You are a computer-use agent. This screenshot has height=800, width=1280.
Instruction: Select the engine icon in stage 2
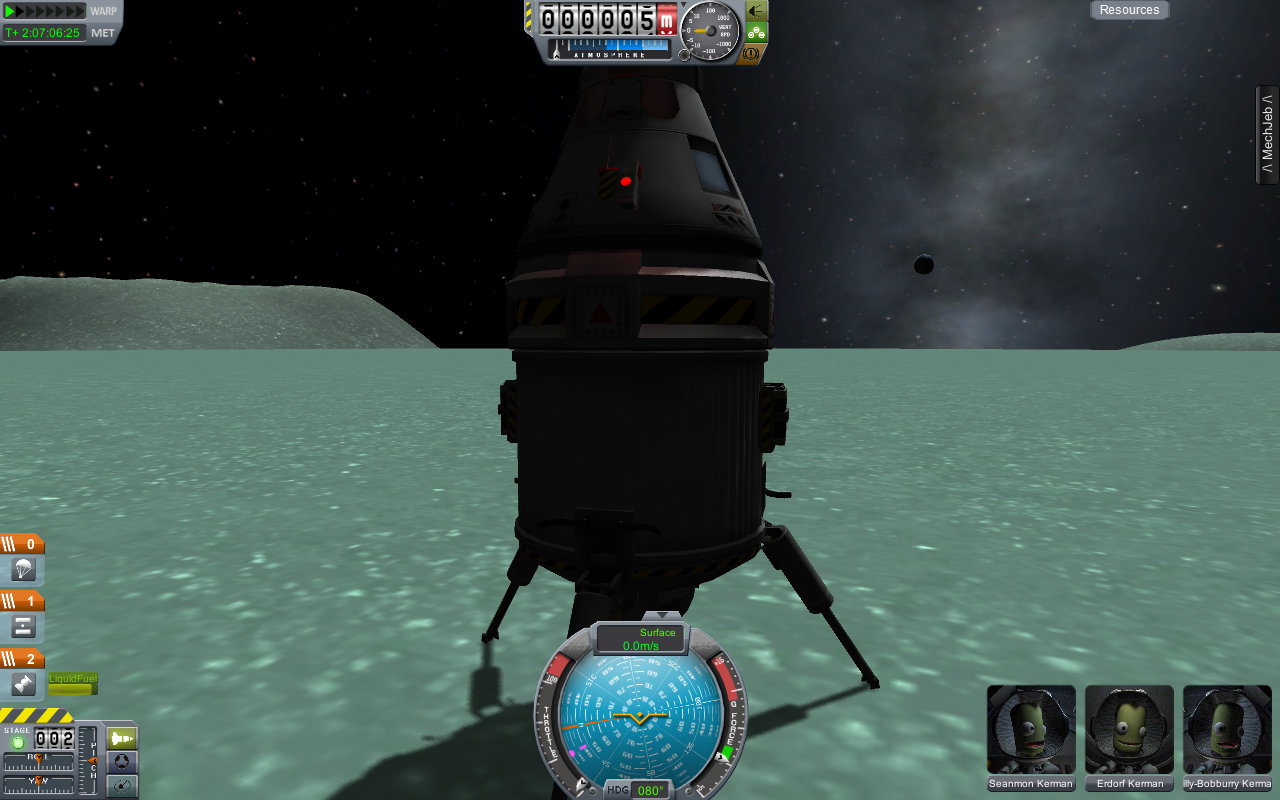coord(24,685)
